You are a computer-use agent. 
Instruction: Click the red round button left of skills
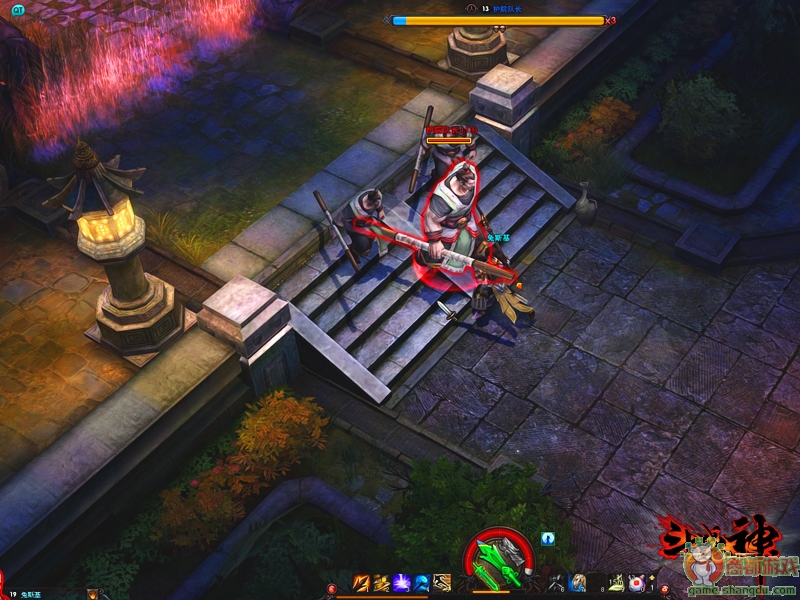[x=330, y=588]
